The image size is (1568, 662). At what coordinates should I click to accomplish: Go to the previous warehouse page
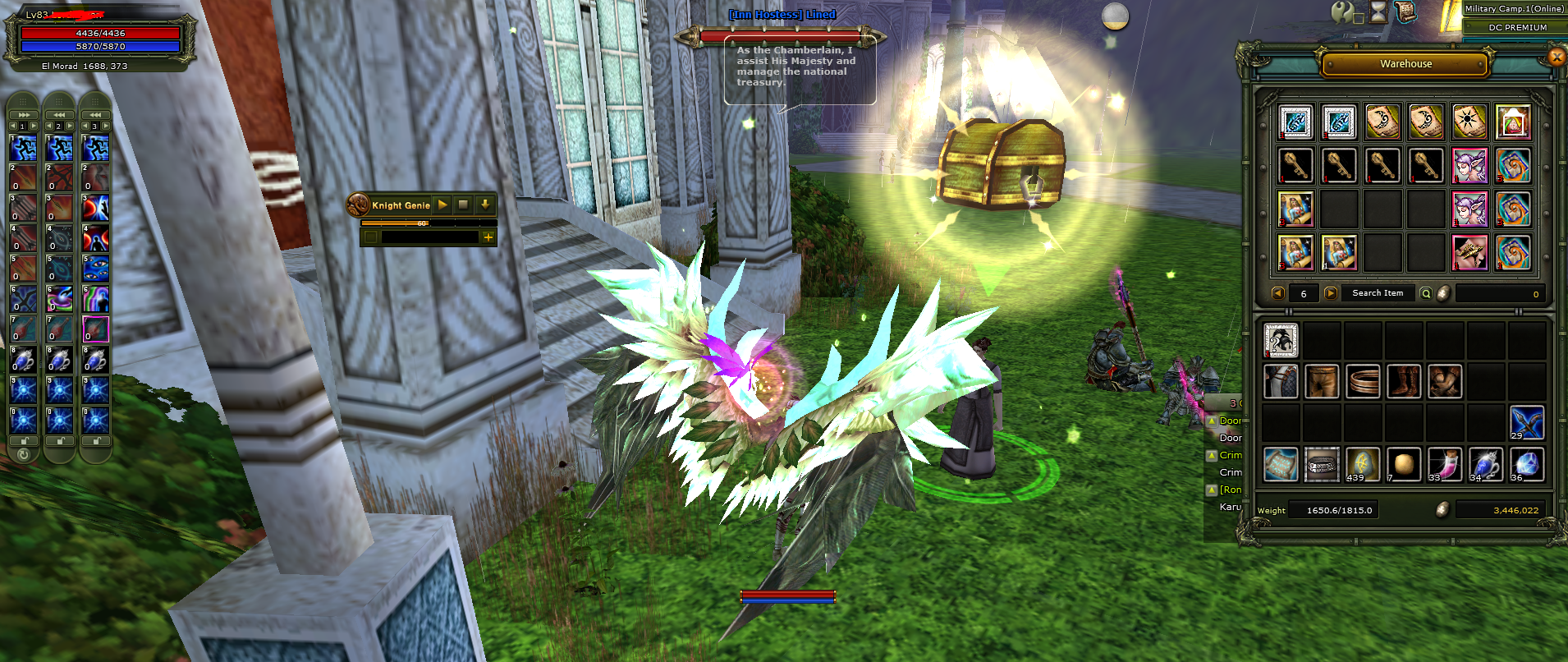coord(1277,293)
